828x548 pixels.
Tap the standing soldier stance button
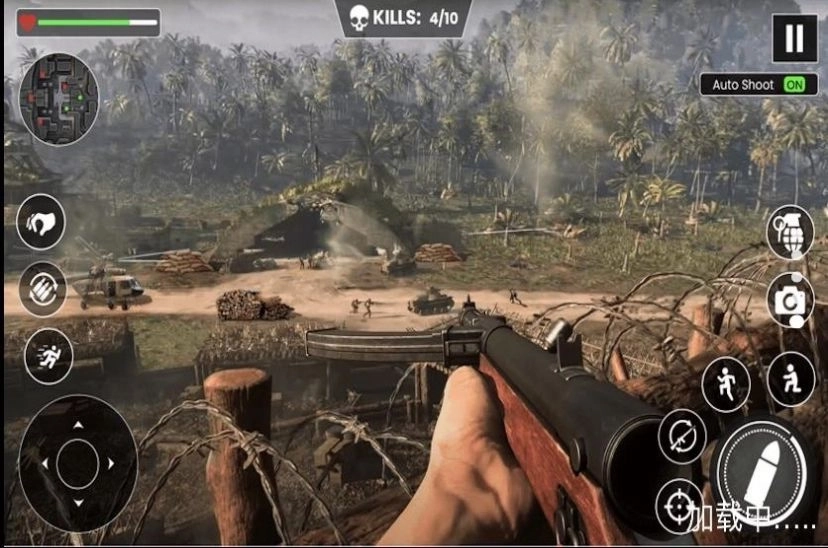tap(725, 384)
